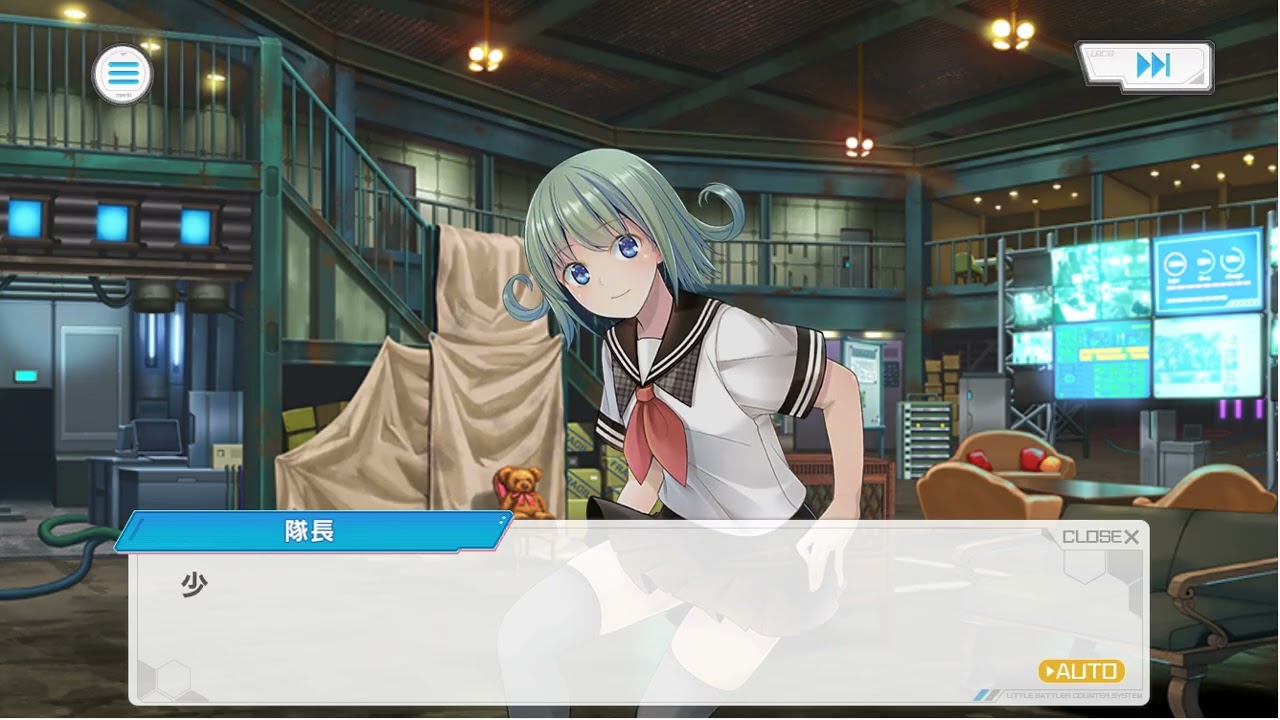Toggle AUTO dialogue playback
The height and width of the screenshot is (720, 1280).
[x=1081, y=671]
